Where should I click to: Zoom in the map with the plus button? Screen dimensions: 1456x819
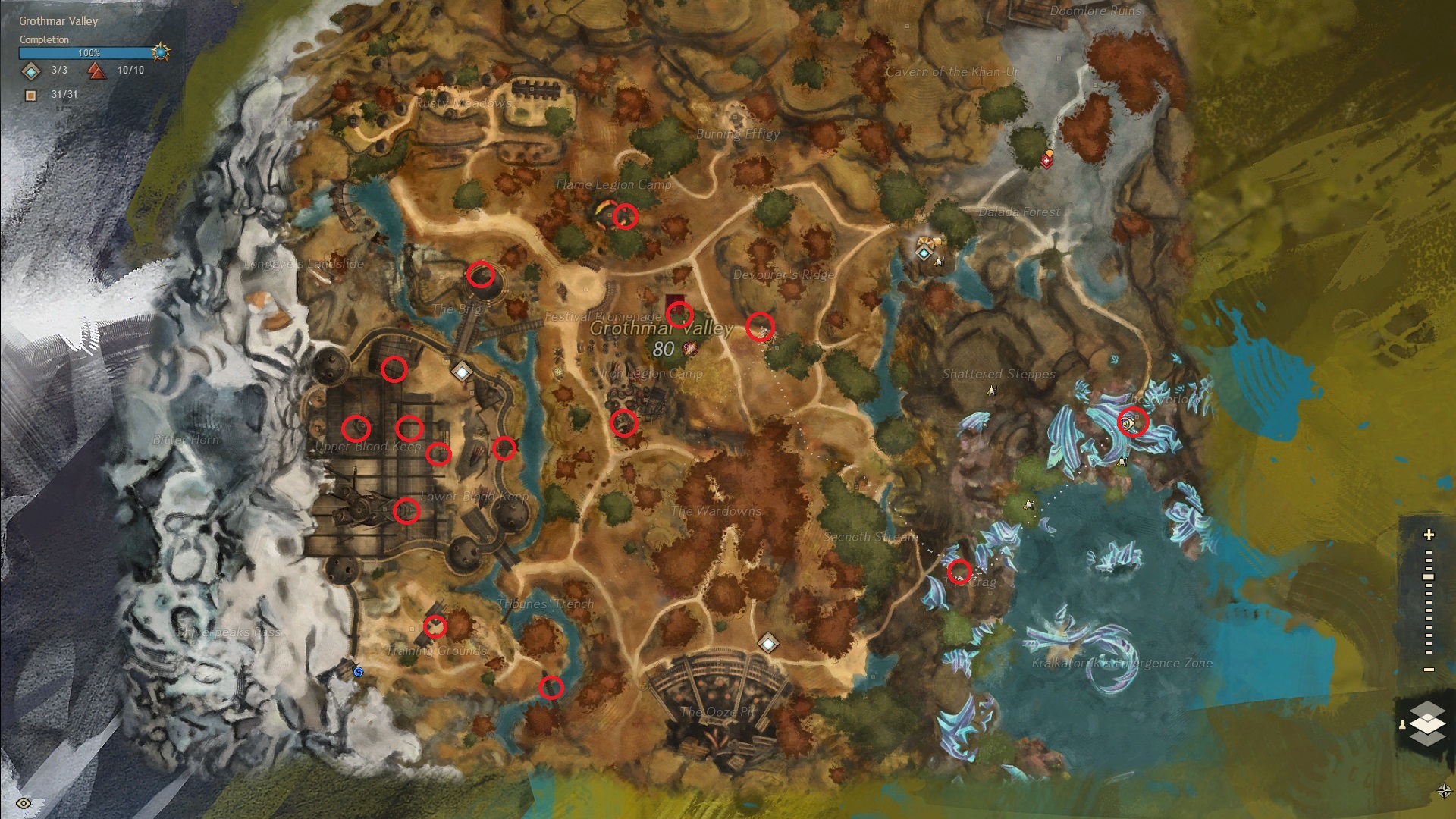click(1429, 535)
